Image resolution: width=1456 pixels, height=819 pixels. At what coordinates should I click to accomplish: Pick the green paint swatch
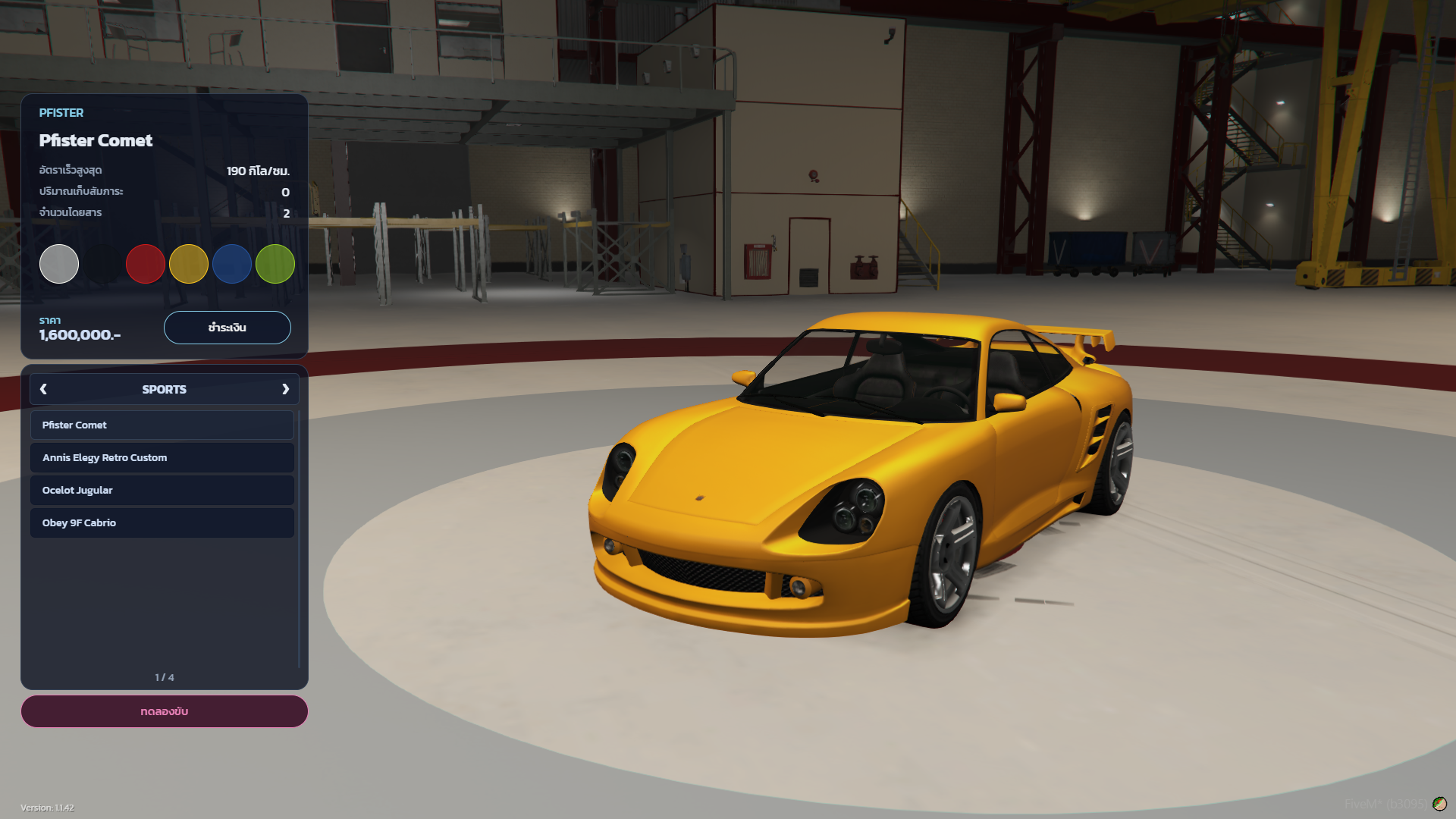pos(275,264)
